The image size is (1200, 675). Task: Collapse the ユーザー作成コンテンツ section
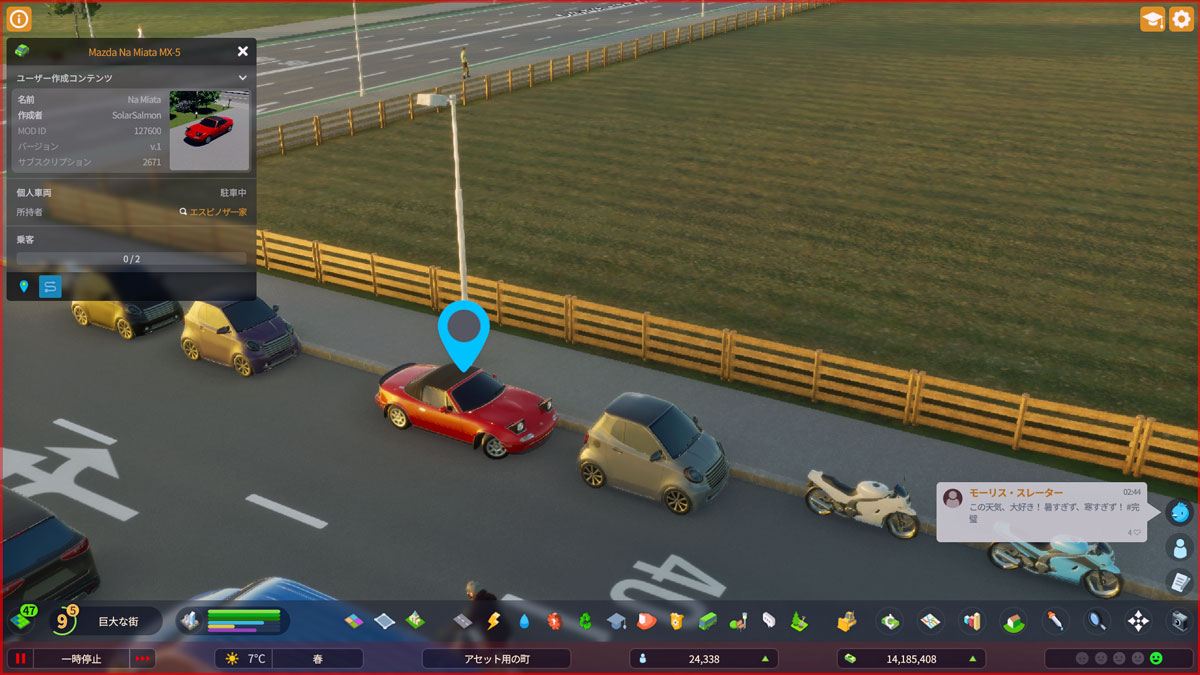[x=242, y=78]
